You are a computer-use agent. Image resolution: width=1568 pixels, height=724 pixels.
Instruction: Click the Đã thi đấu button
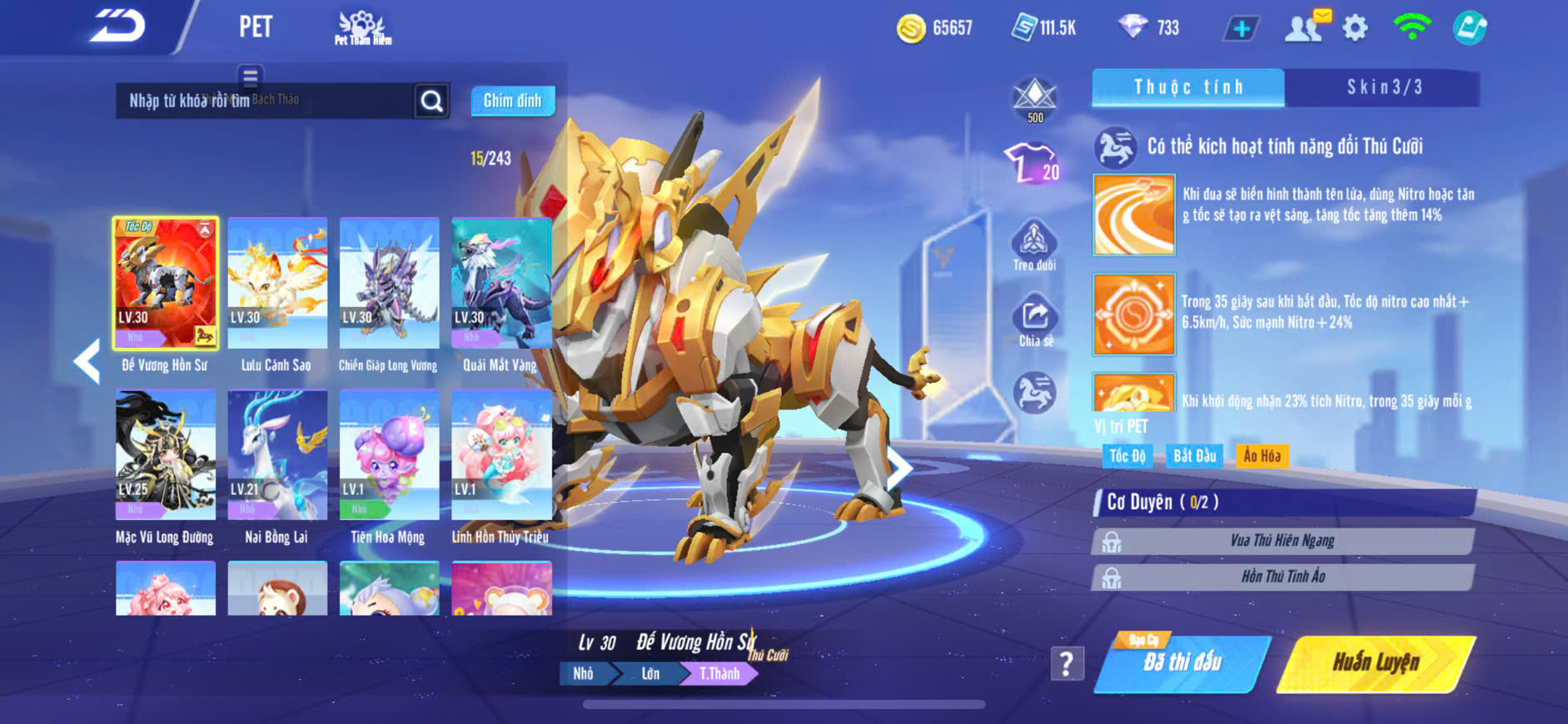1182,663
